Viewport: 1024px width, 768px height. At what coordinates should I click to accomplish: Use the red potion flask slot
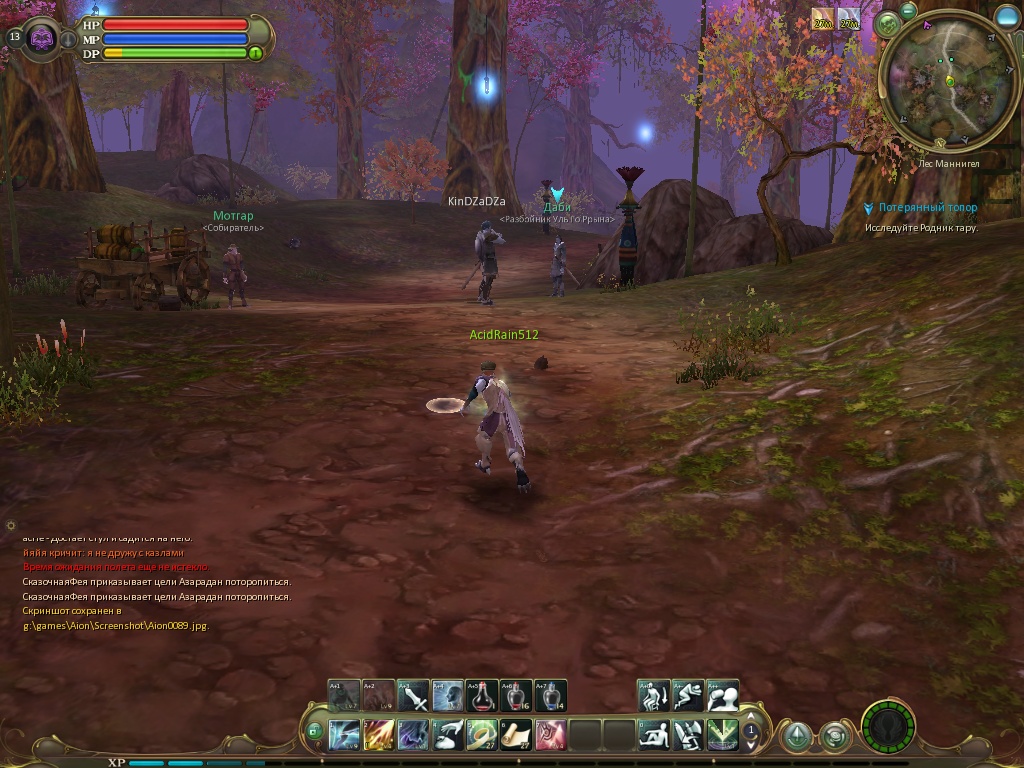pos(482,696)
